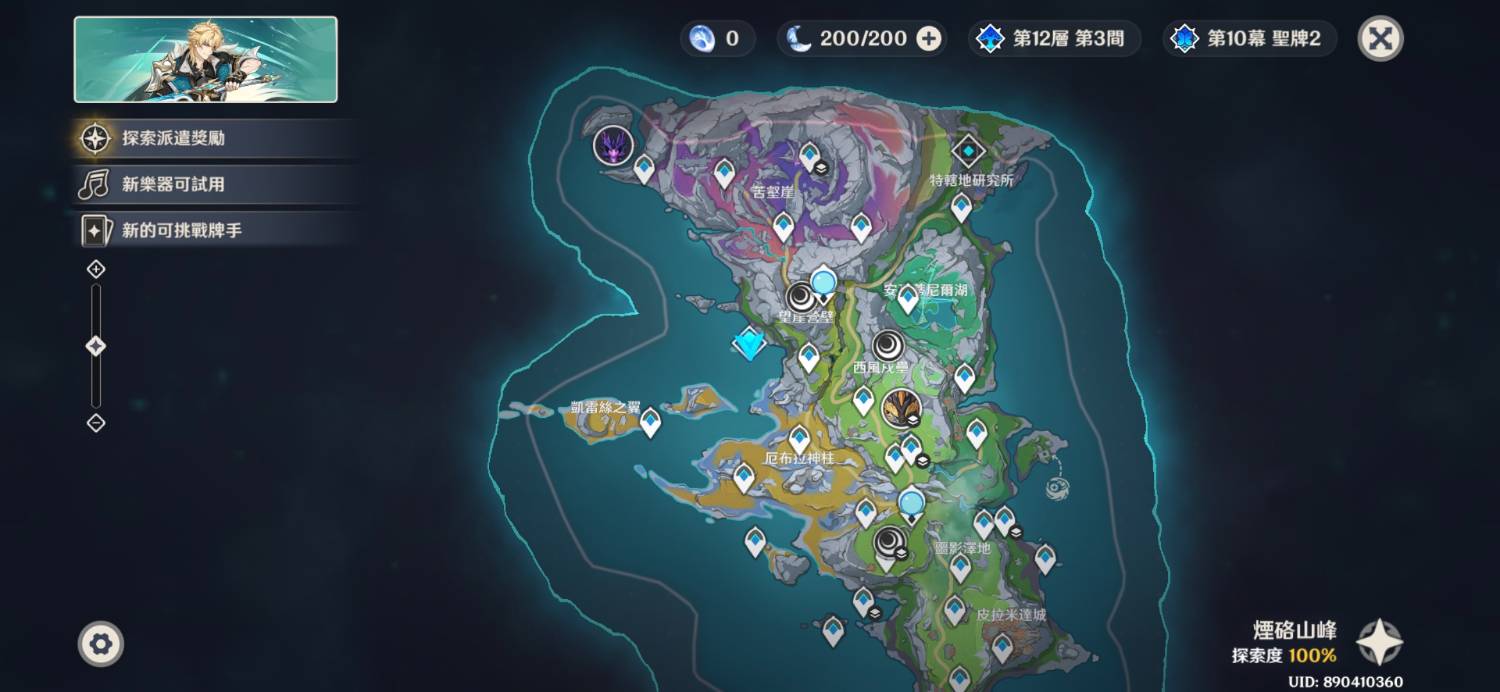The width and height of the screenshot is (1500, 692).
Task: Open the 煙硌山峰 region selector star button
Action: [x=1379, y=642]
